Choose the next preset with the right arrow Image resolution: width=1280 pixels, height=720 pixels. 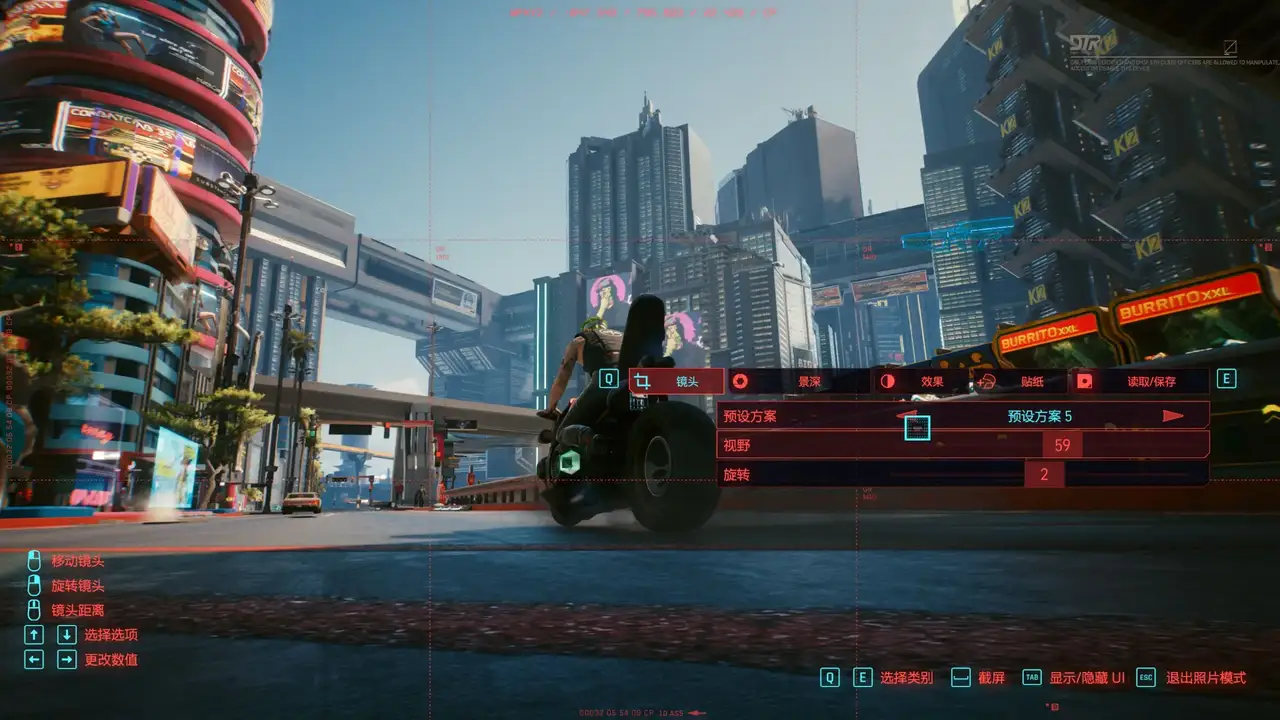1173,416
